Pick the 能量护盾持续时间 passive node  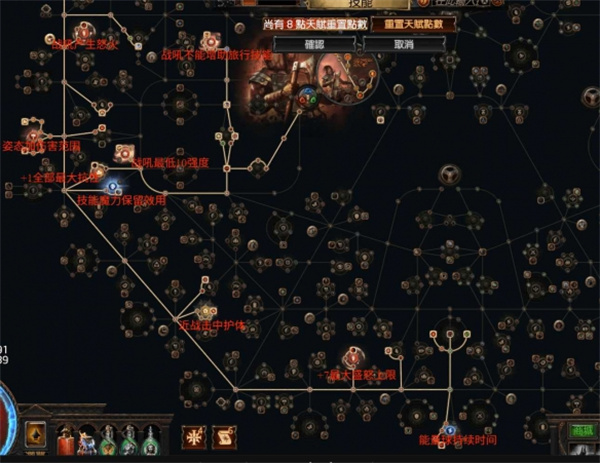pos(449,428)
